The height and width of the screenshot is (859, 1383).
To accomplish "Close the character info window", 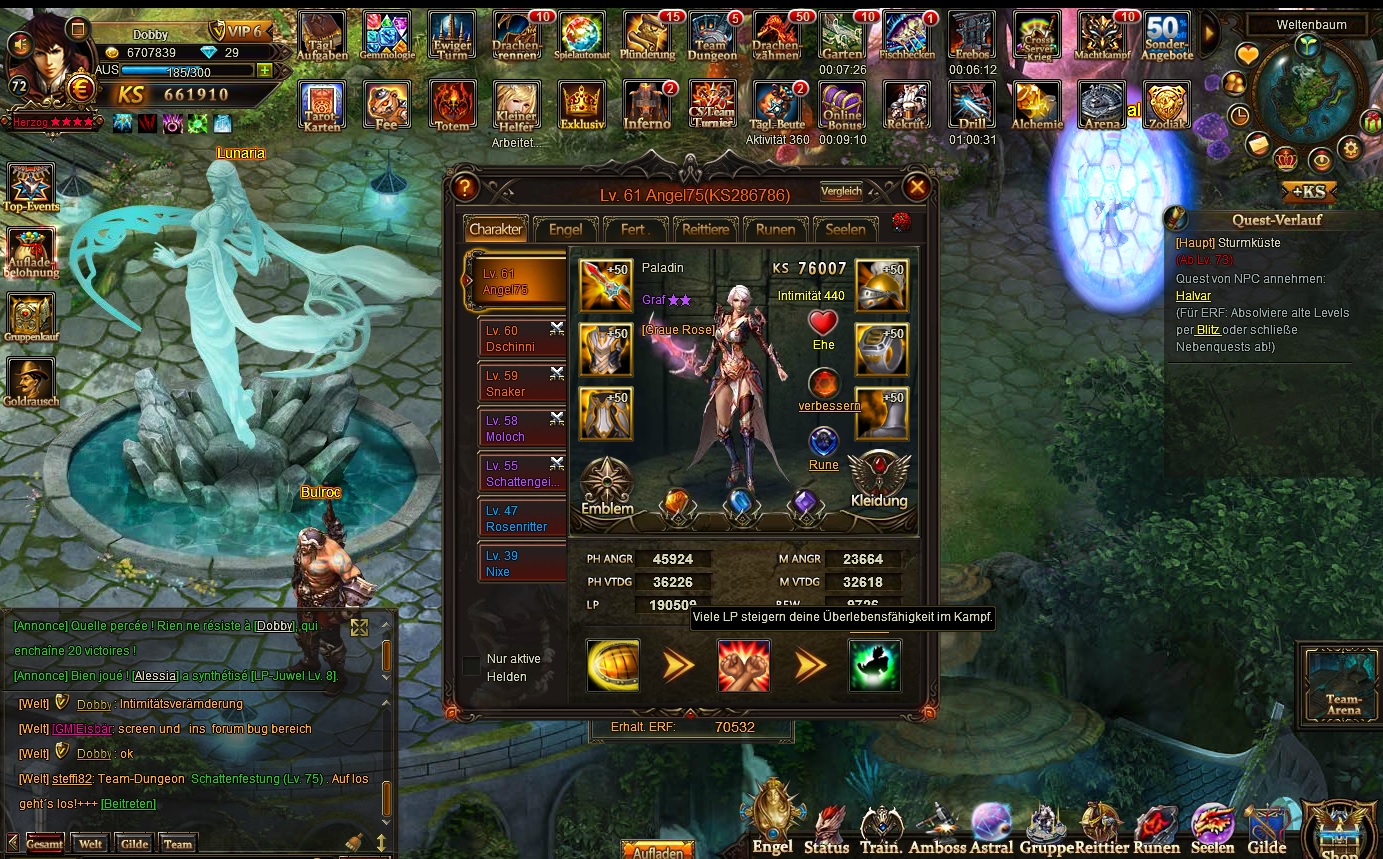I will coord(916,187).
